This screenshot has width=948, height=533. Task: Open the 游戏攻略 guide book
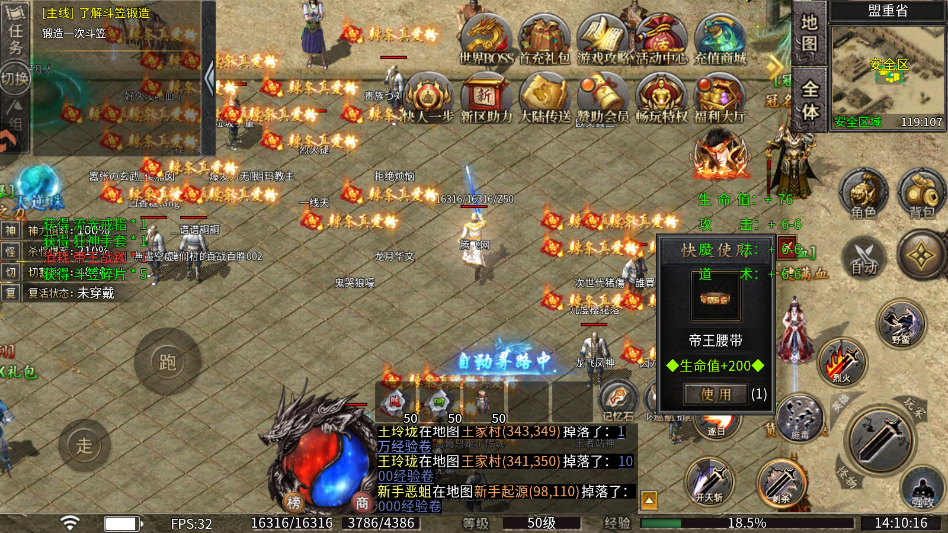coord(604,38)
